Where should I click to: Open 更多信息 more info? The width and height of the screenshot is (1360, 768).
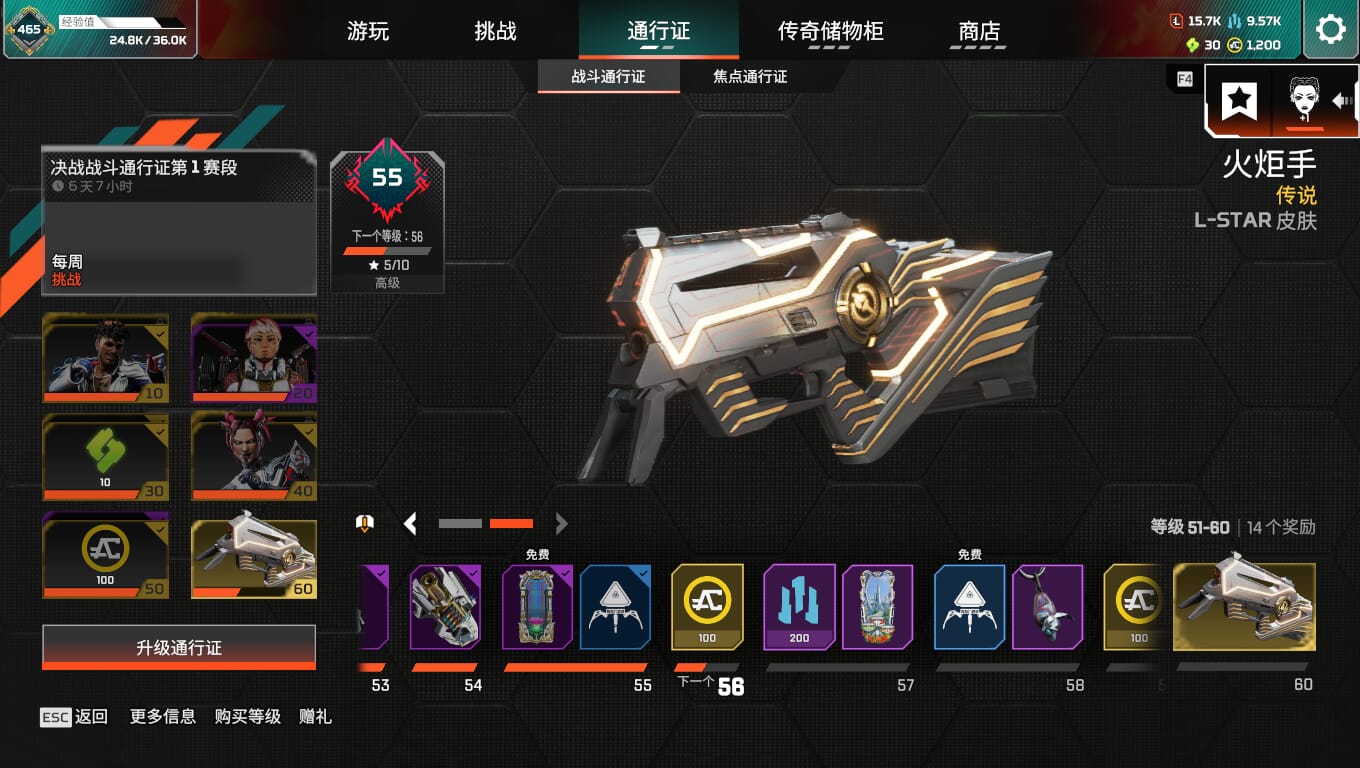pos(162,717)
